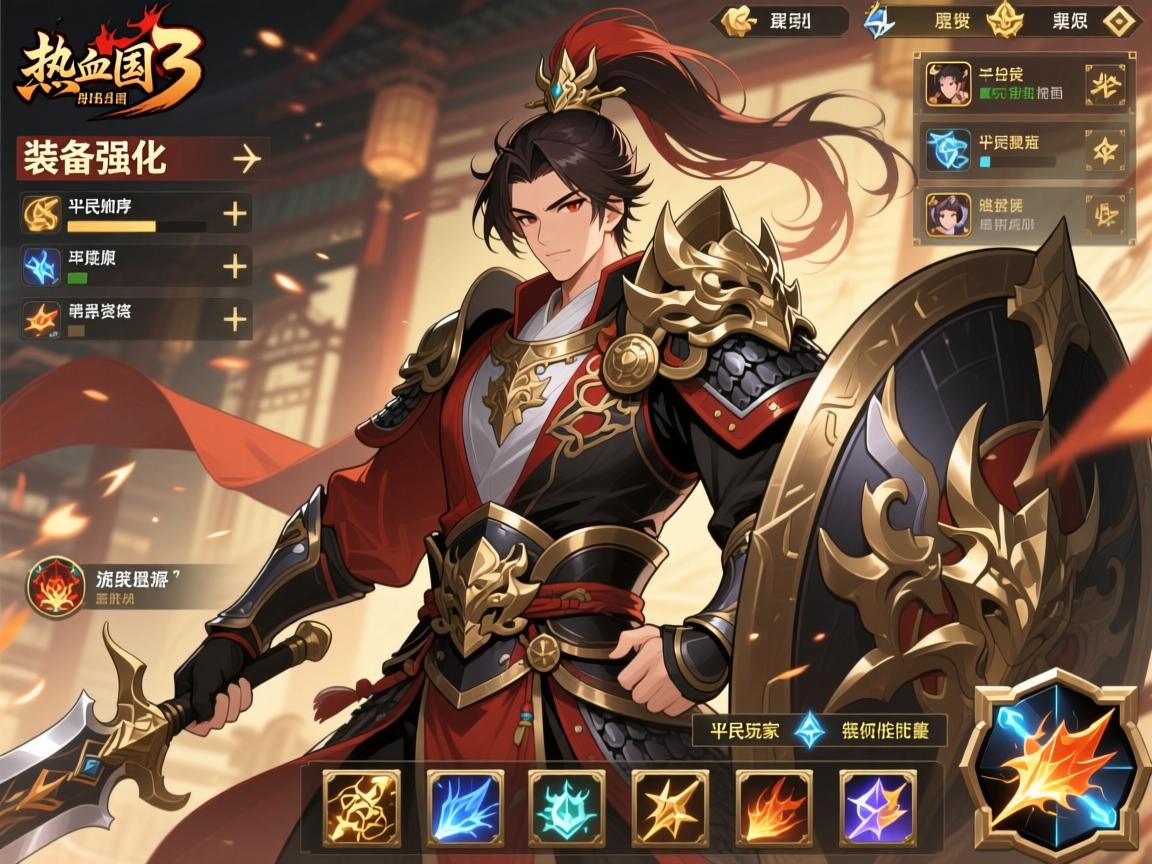Click the blue crystal icon in top bar

point(880,20)
